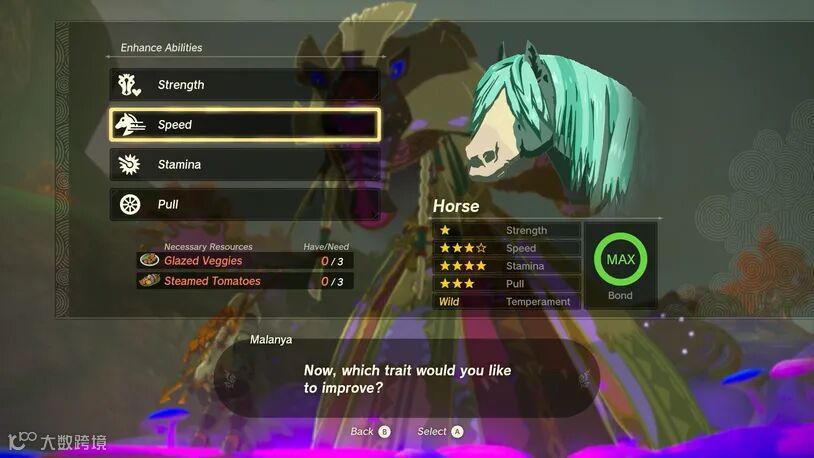
Task: Click the Steamed Tomatoes resource row
Action: [245, 281]
